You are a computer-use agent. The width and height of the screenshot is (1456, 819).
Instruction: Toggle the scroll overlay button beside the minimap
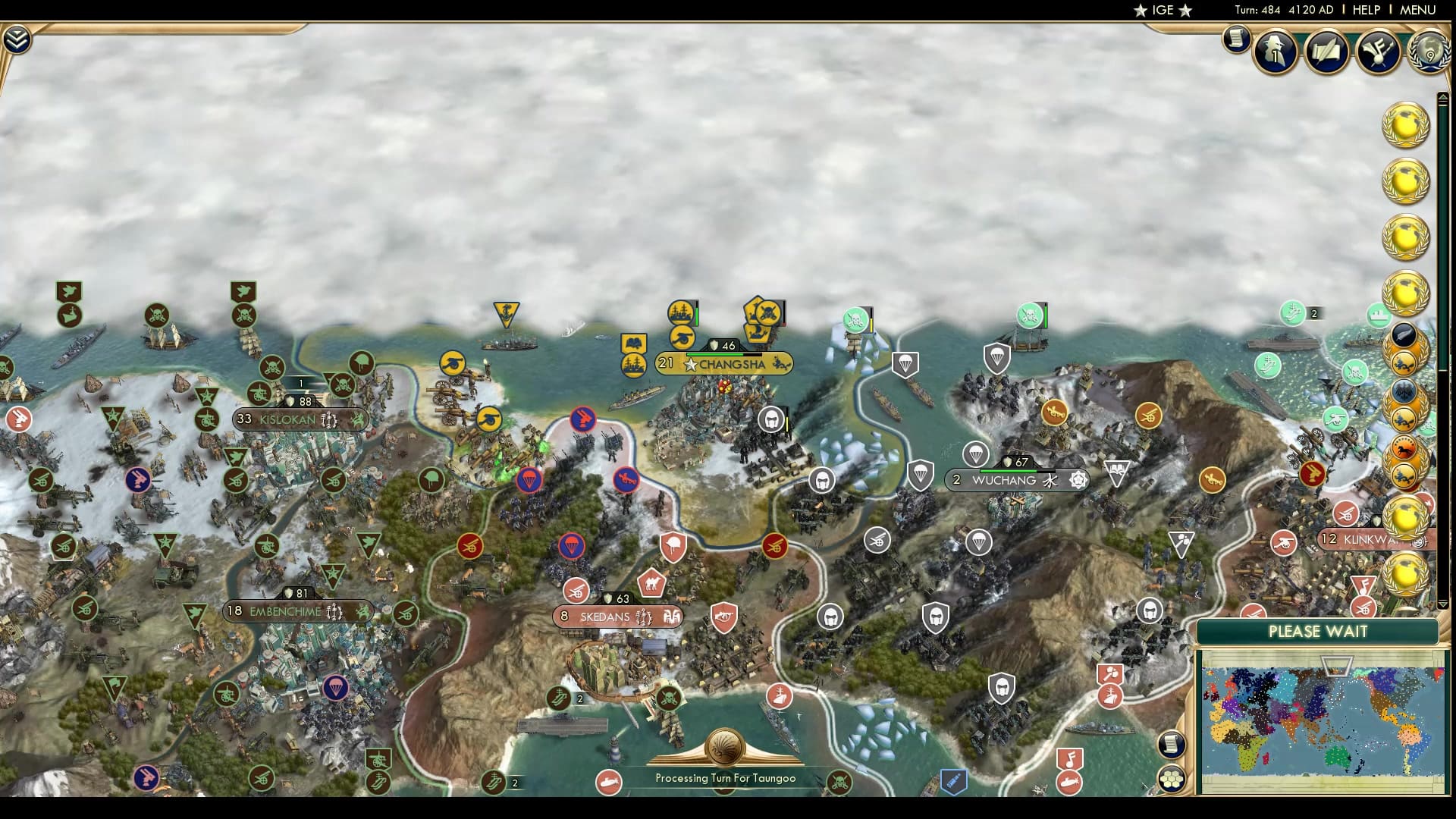point(1170,743)
